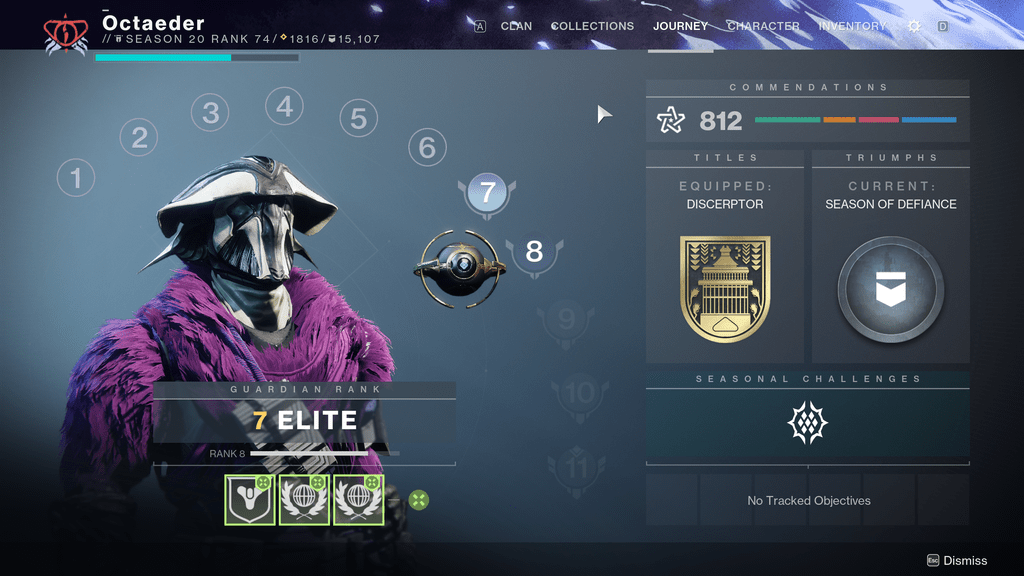Select the Journey tab

680,26
